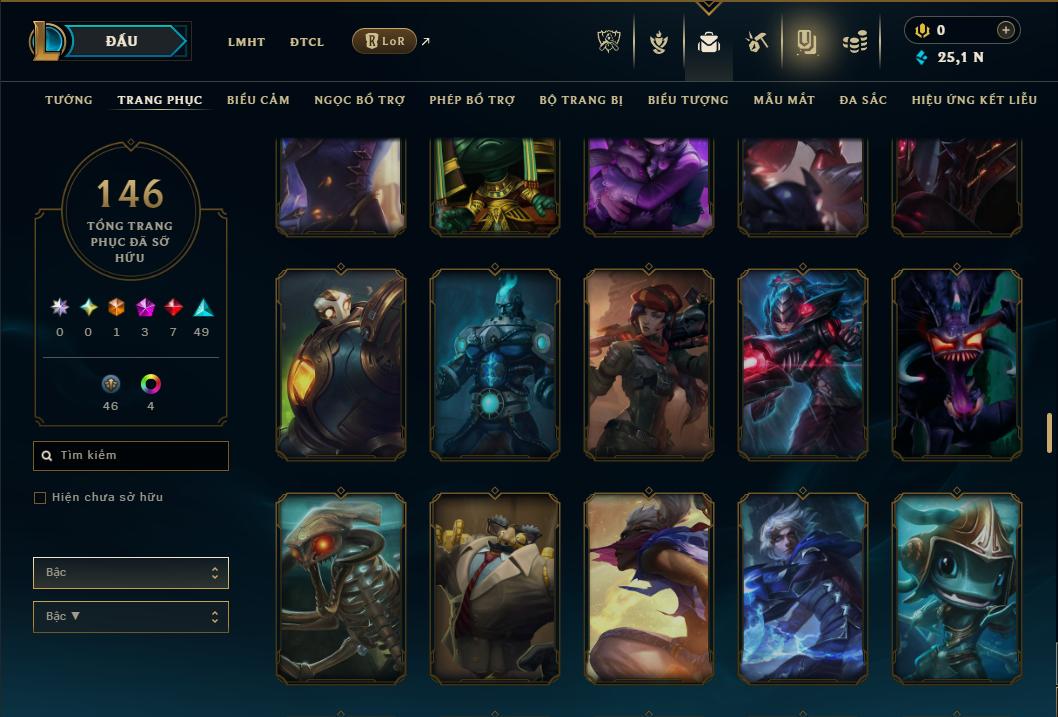This screenshot has height=717, width=1058.
Task: Select the NGỌC BỔ TRỢ runes tab
Action: 359,100
